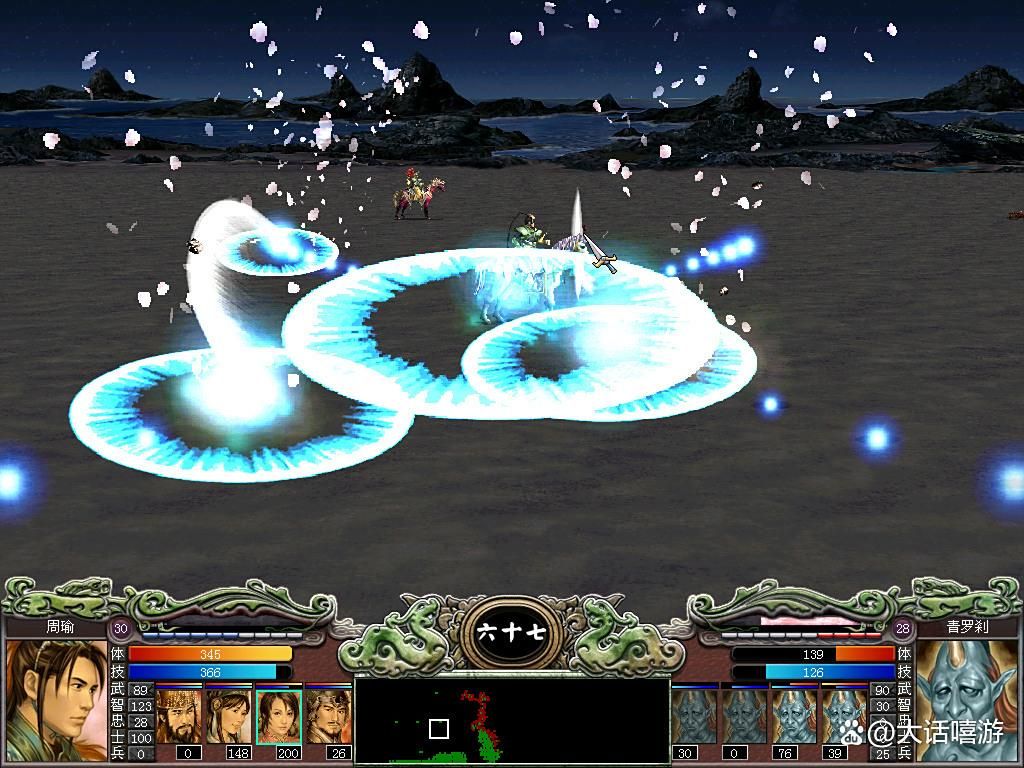Select the highlighted female general with 200 troops
Screen dimensions: 1024x768
[278, 715]
